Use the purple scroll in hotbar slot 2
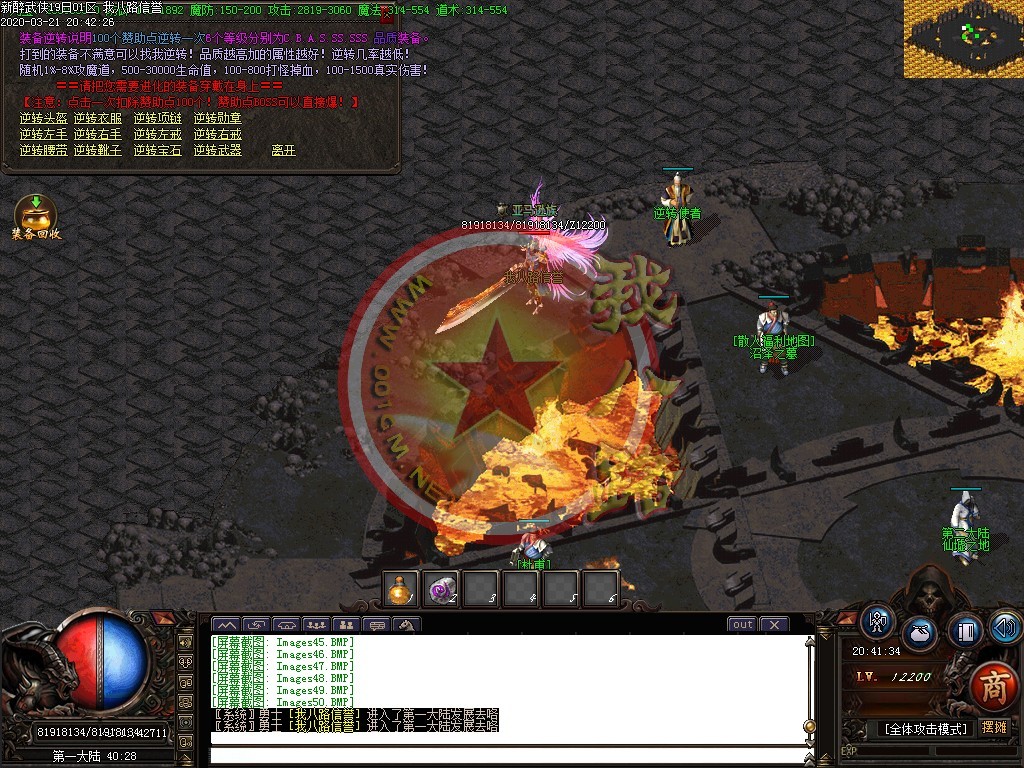The image size is (1024, 768). point(442,589)
